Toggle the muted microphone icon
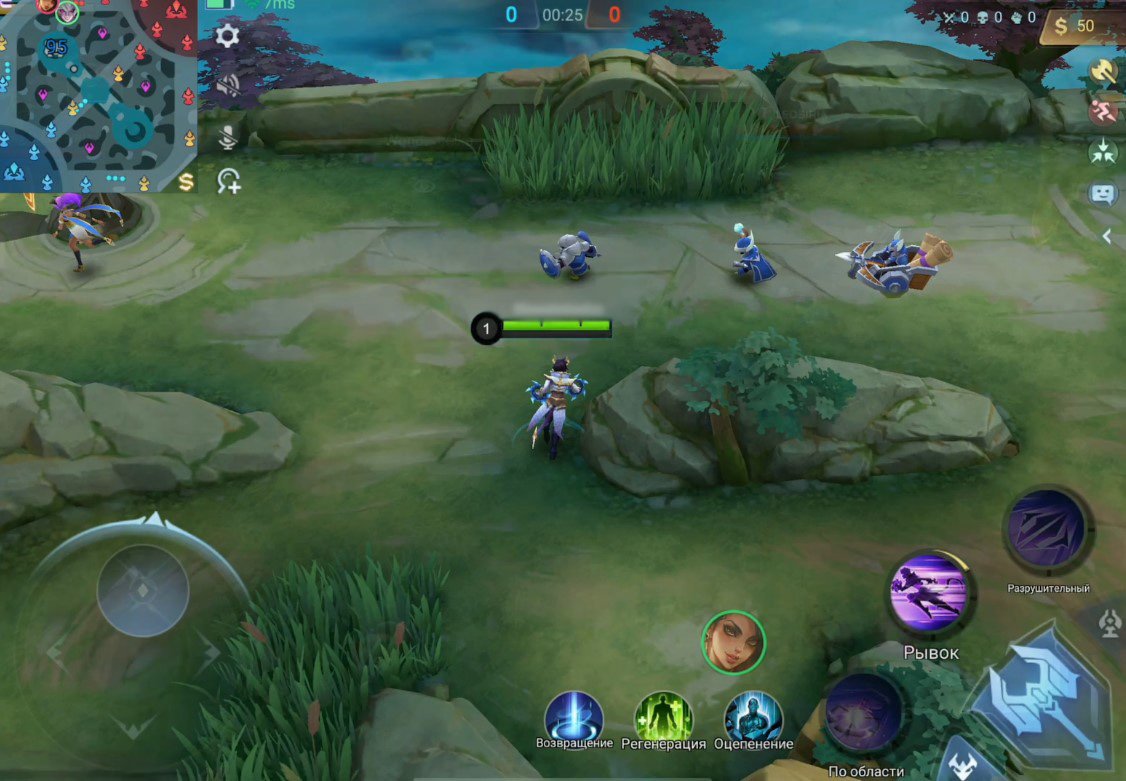 (x=228, y=136)
